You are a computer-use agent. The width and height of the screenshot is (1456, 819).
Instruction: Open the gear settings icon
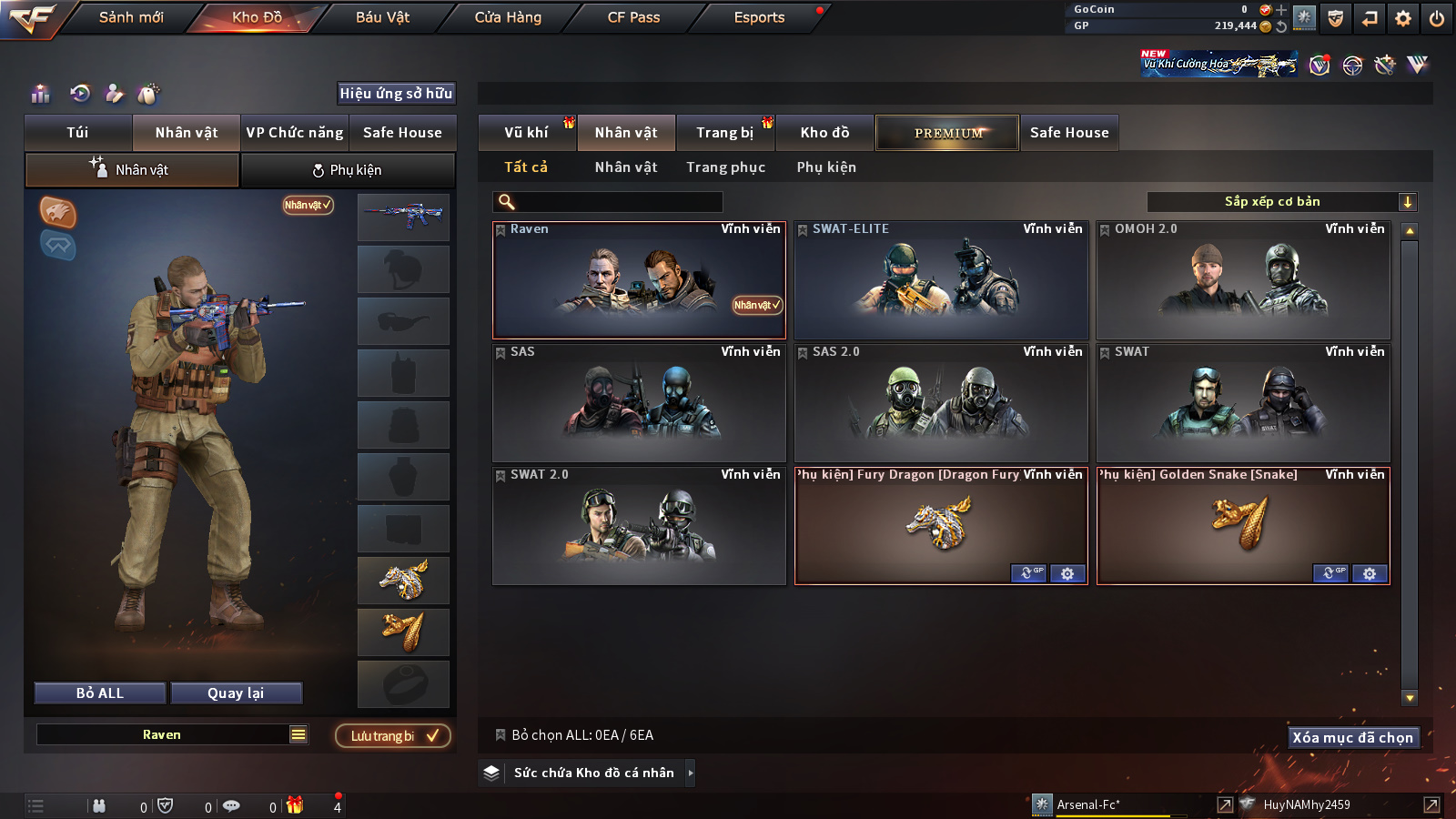coord(1403,18)
